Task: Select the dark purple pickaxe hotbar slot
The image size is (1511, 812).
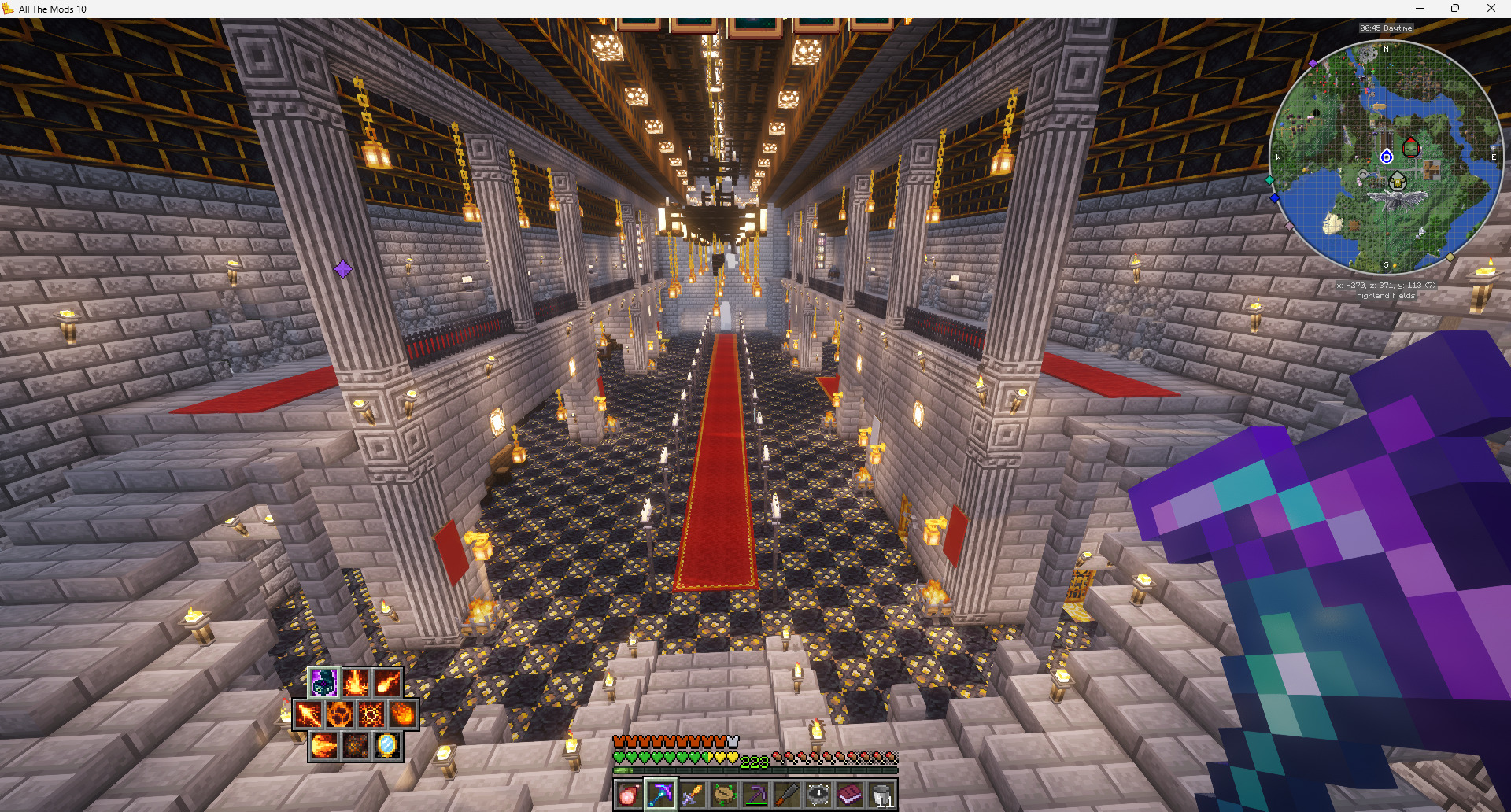Action: tap(755, 795)
